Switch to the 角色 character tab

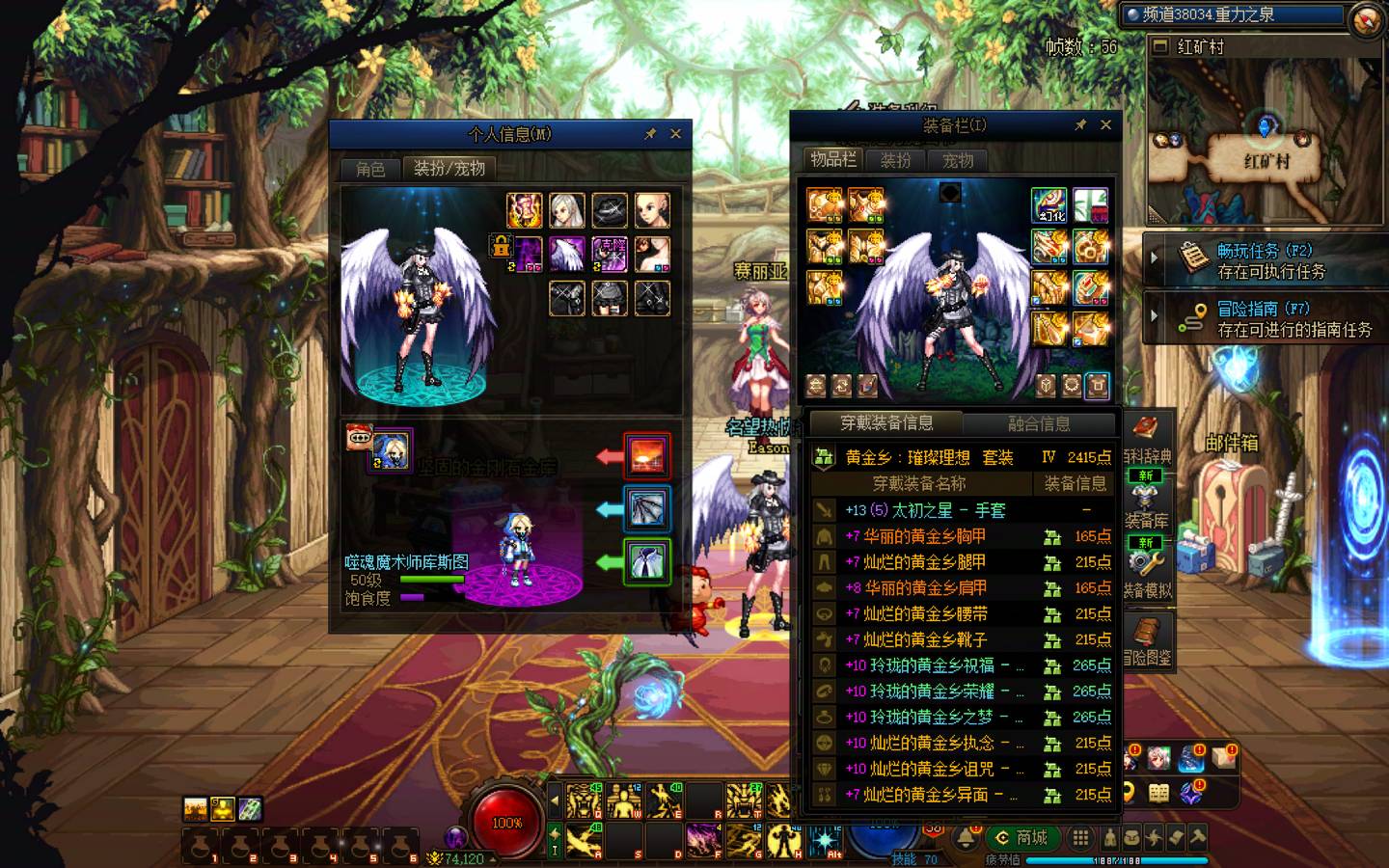[x=370, y=169]
